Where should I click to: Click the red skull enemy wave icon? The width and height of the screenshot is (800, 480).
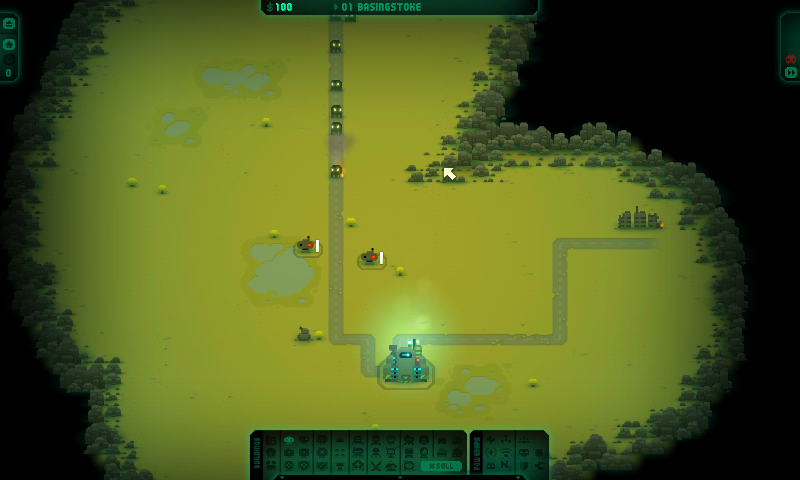point(791,58)
